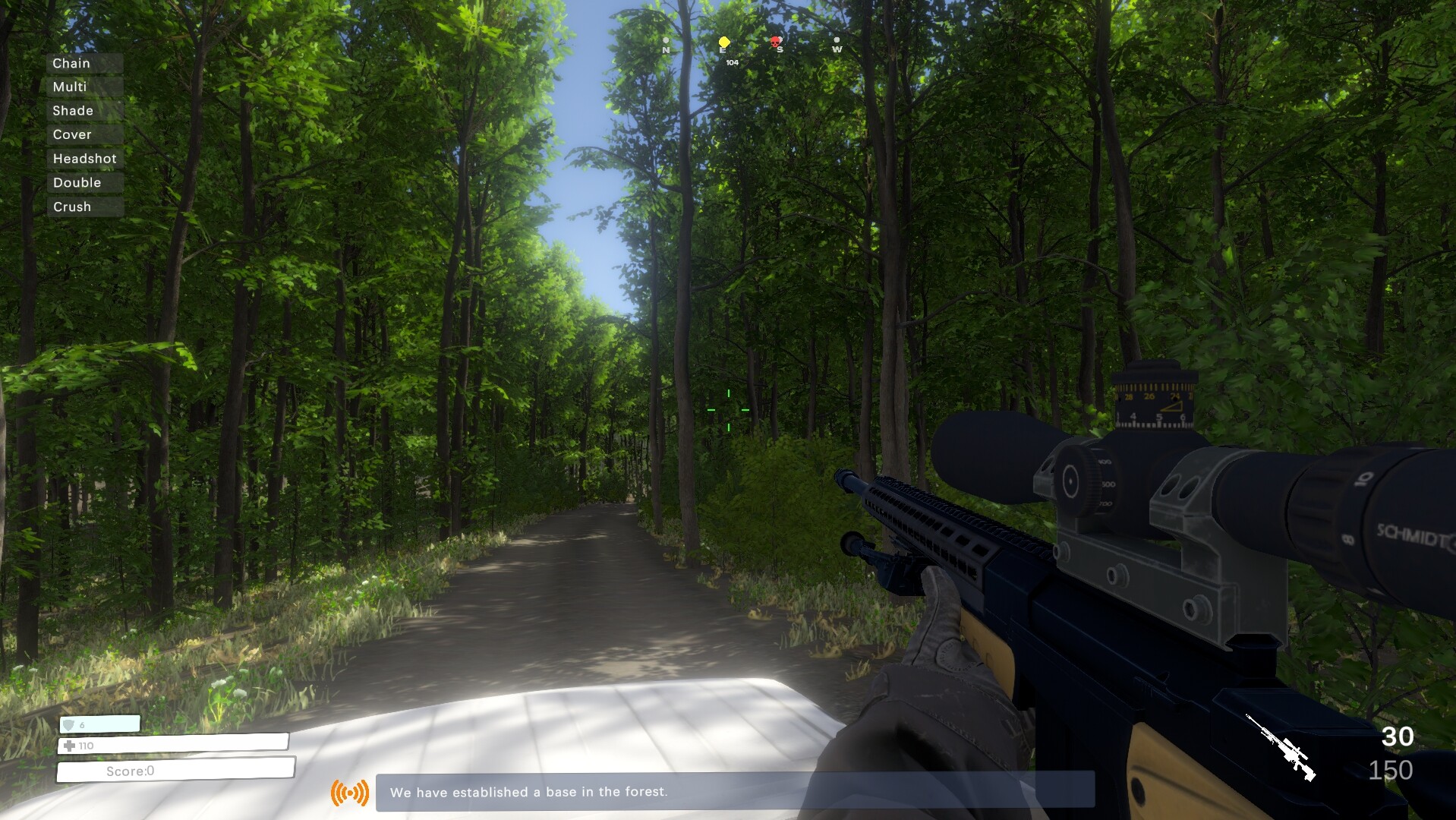This screenshot has width=1456, height=820.
Task: Toggle the Headshot modifier in the list
Action: 84,159
